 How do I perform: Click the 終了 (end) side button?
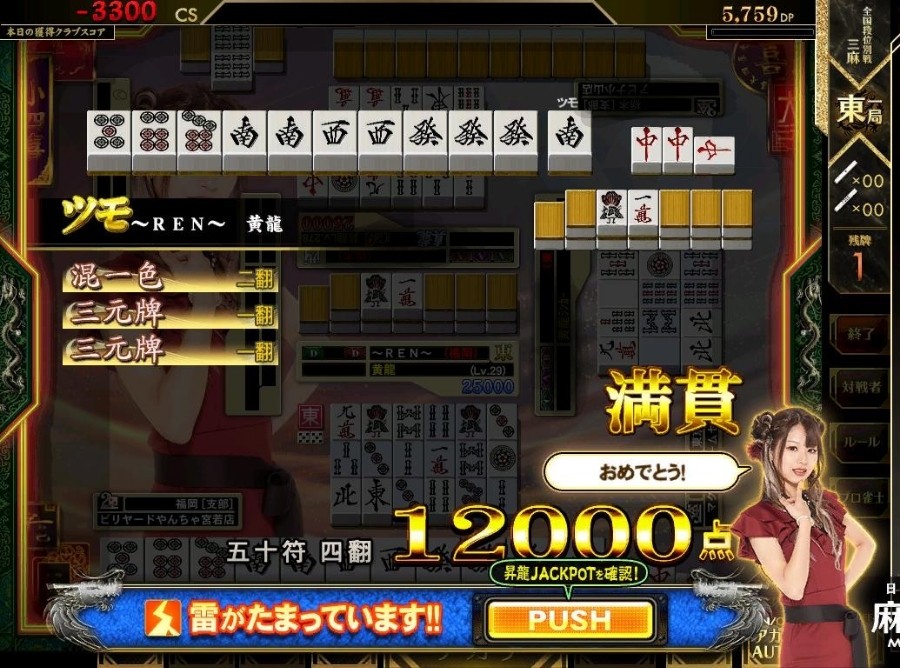point(860,334)
